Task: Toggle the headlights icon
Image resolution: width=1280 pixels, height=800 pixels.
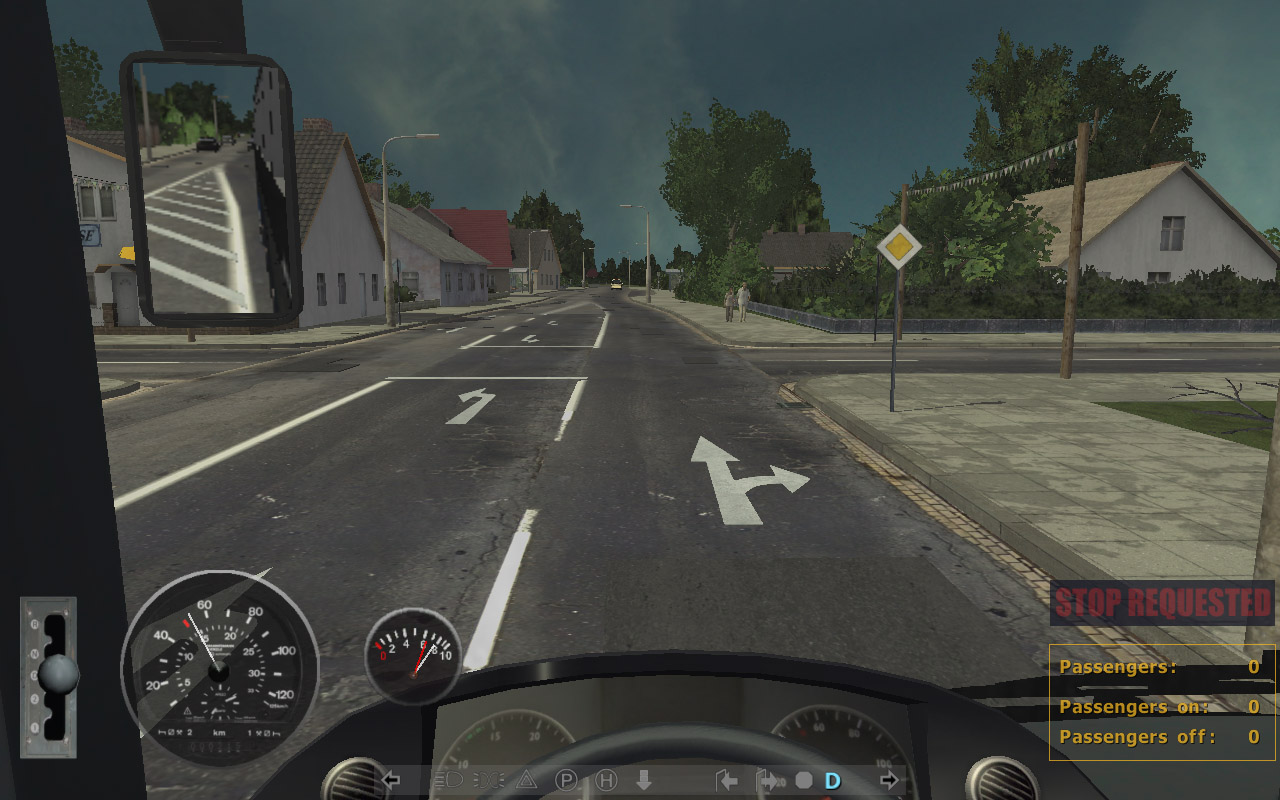Action: point(450,780)
